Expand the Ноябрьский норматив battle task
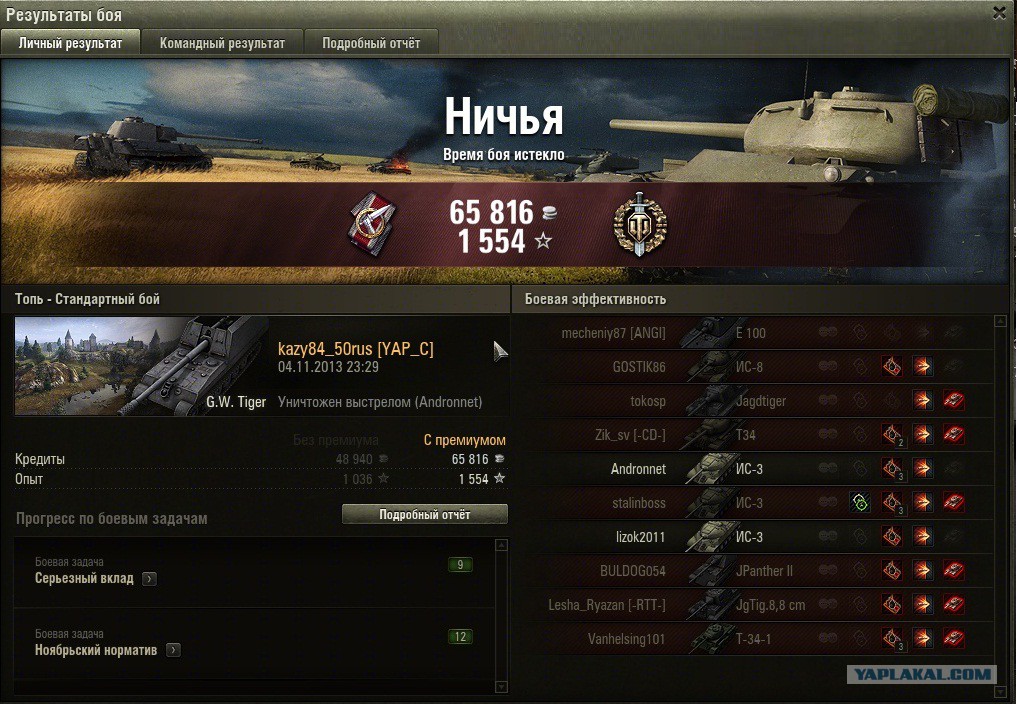 (x=173, y=651)
